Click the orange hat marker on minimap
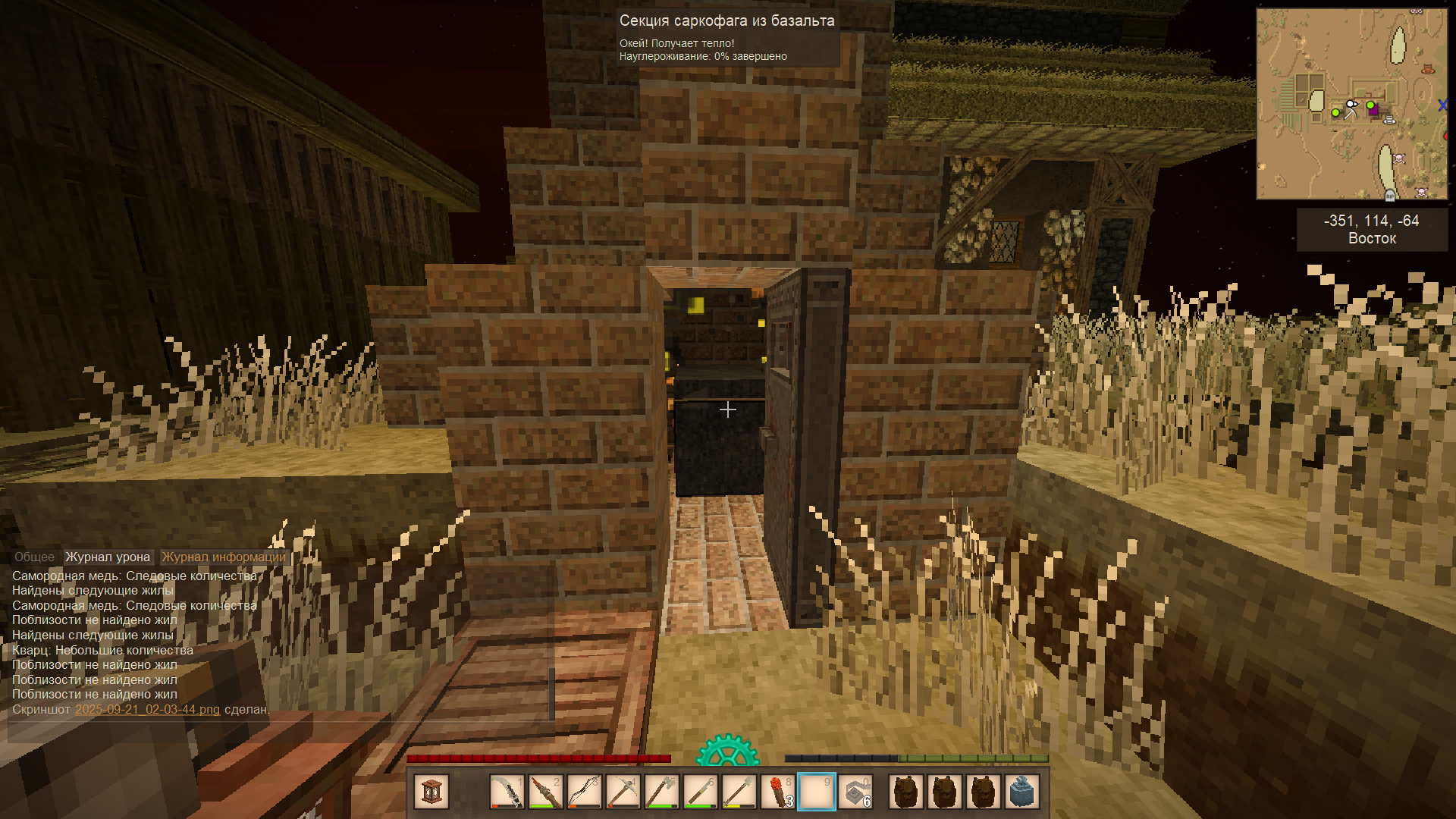This screenshot has height=819, width=1456. point(1428,69)
